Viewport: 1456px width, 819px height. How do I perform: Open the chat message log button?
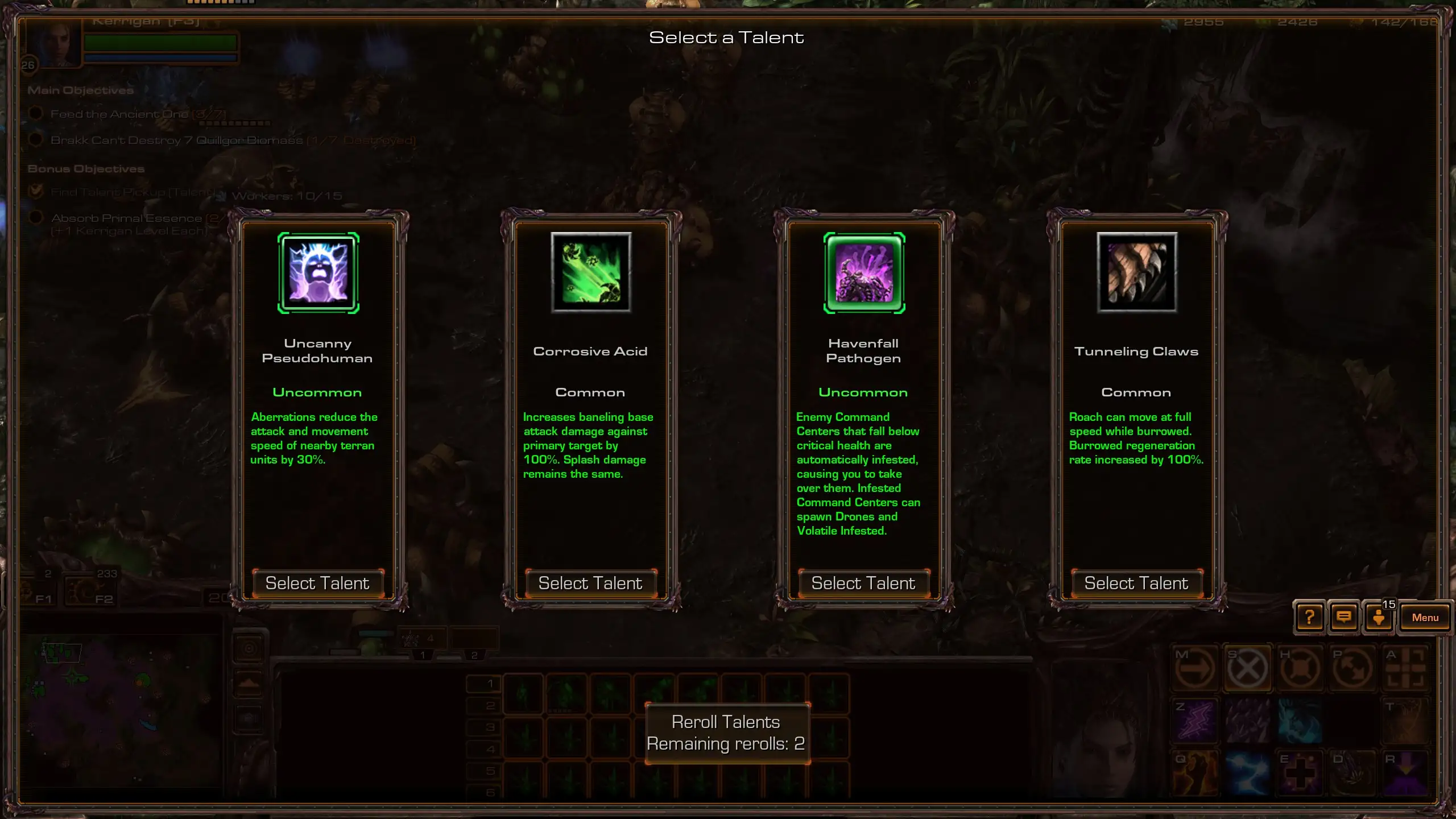coord(1344,618)
